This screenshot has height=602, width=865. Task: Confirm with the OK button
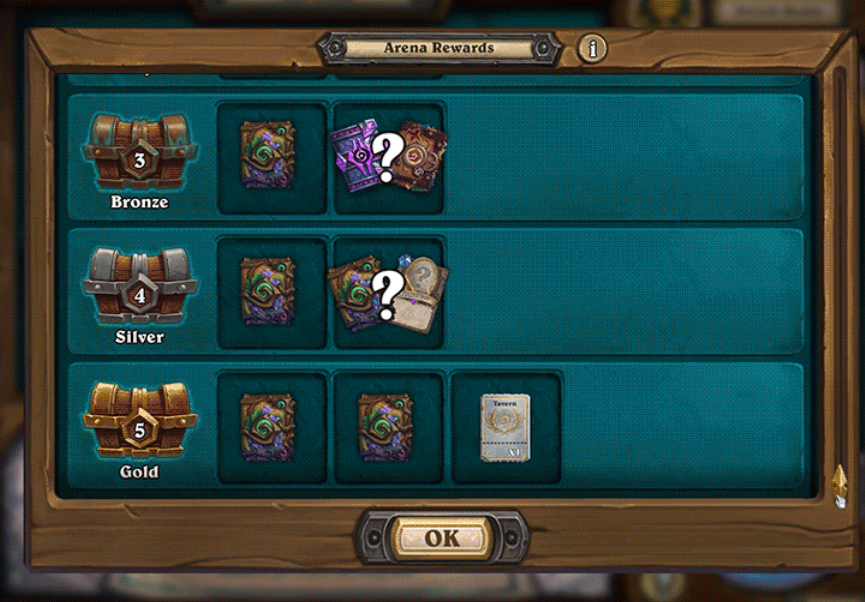442,538
